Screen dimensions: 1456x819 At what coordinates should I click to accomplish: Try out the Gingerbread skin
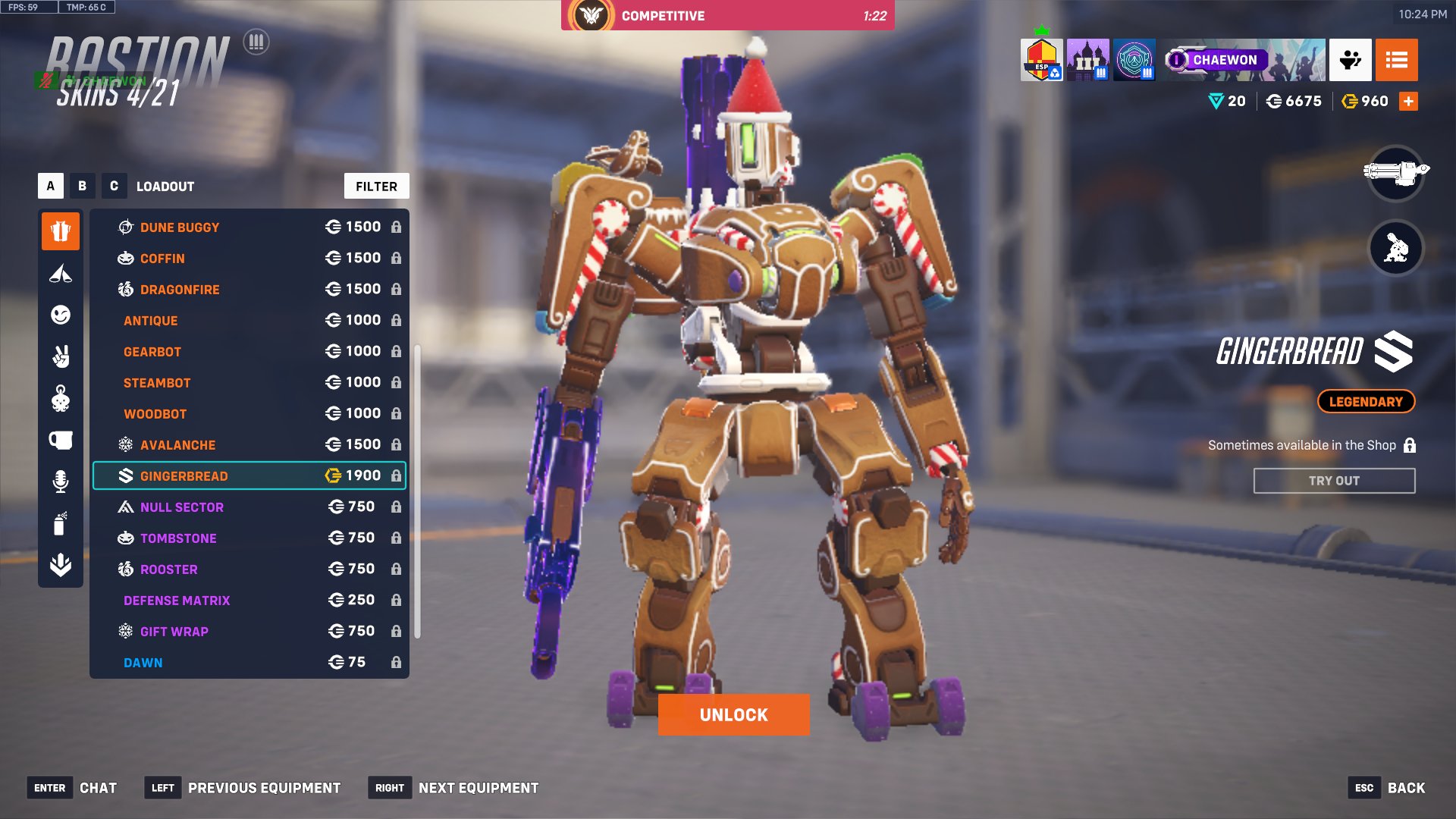pyautogui.click(x=1334, y=481)
